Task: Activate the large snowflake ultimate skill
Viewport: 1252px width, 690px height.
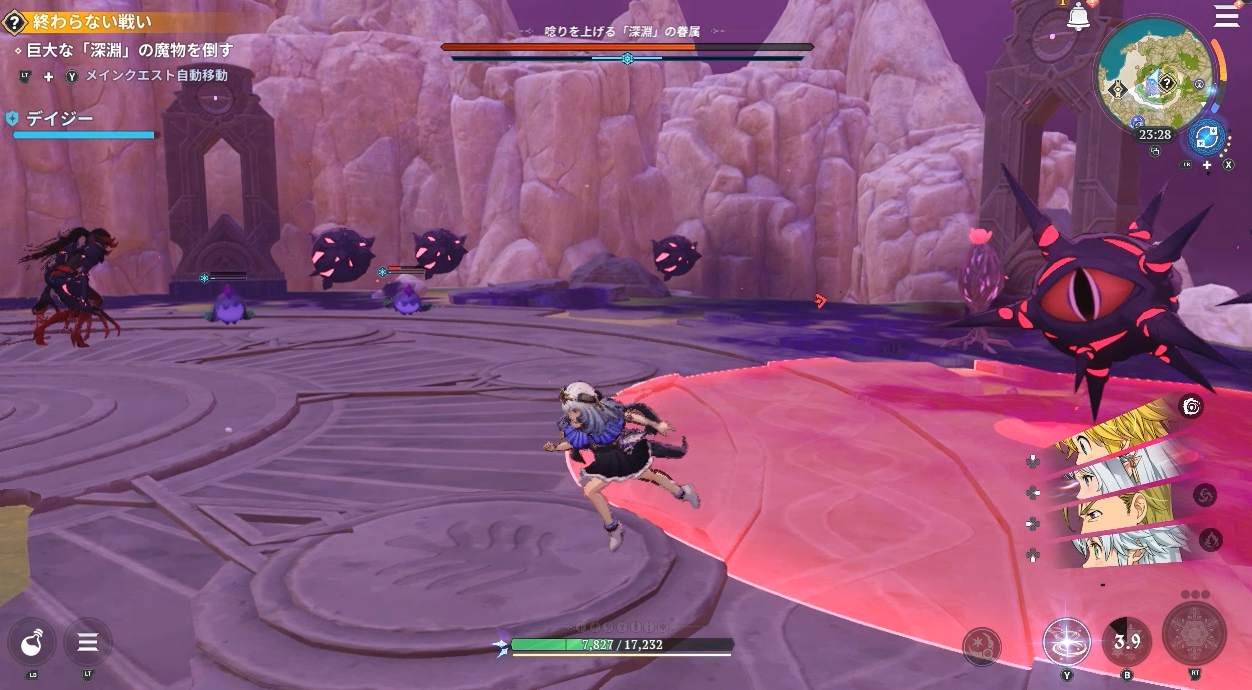Action: pos(1194,633)
